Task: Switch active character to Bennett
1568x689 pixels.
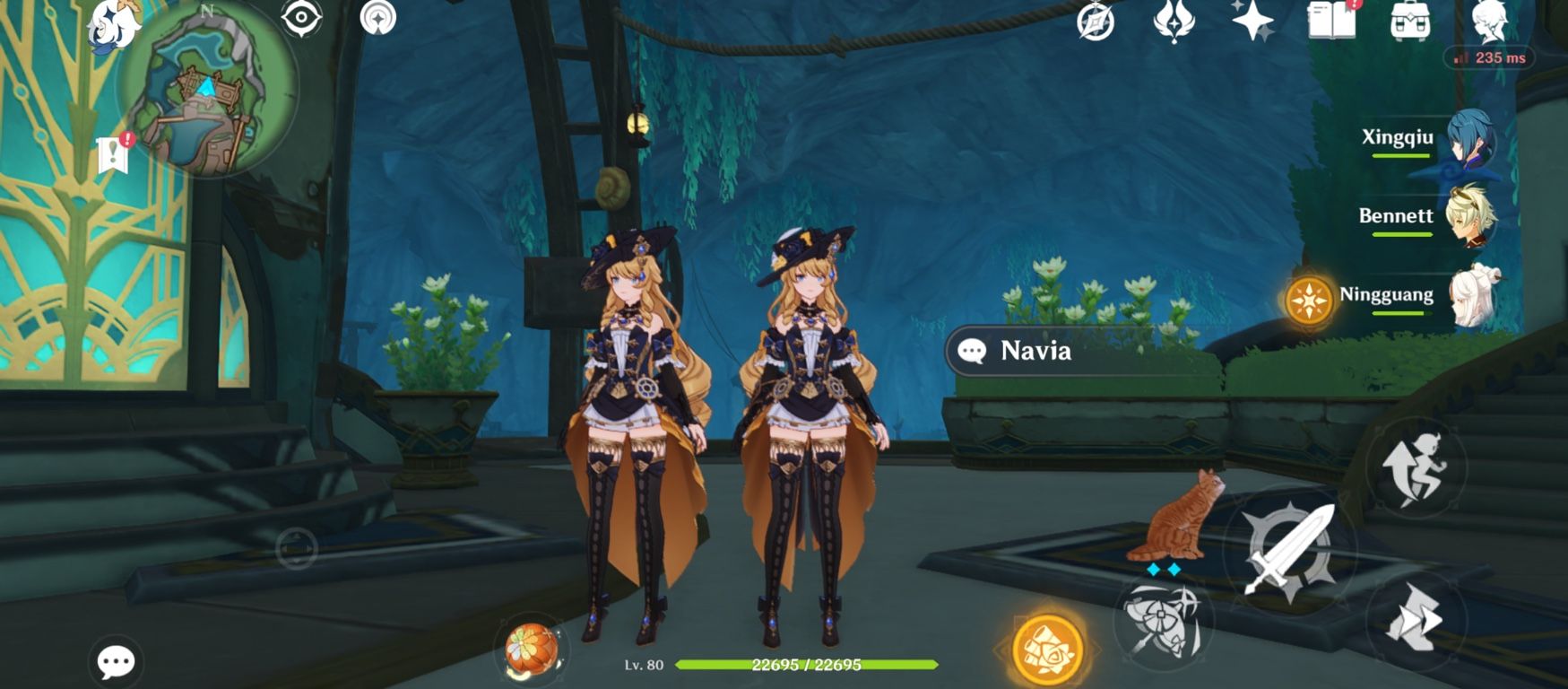Action: click(1473, 217)
